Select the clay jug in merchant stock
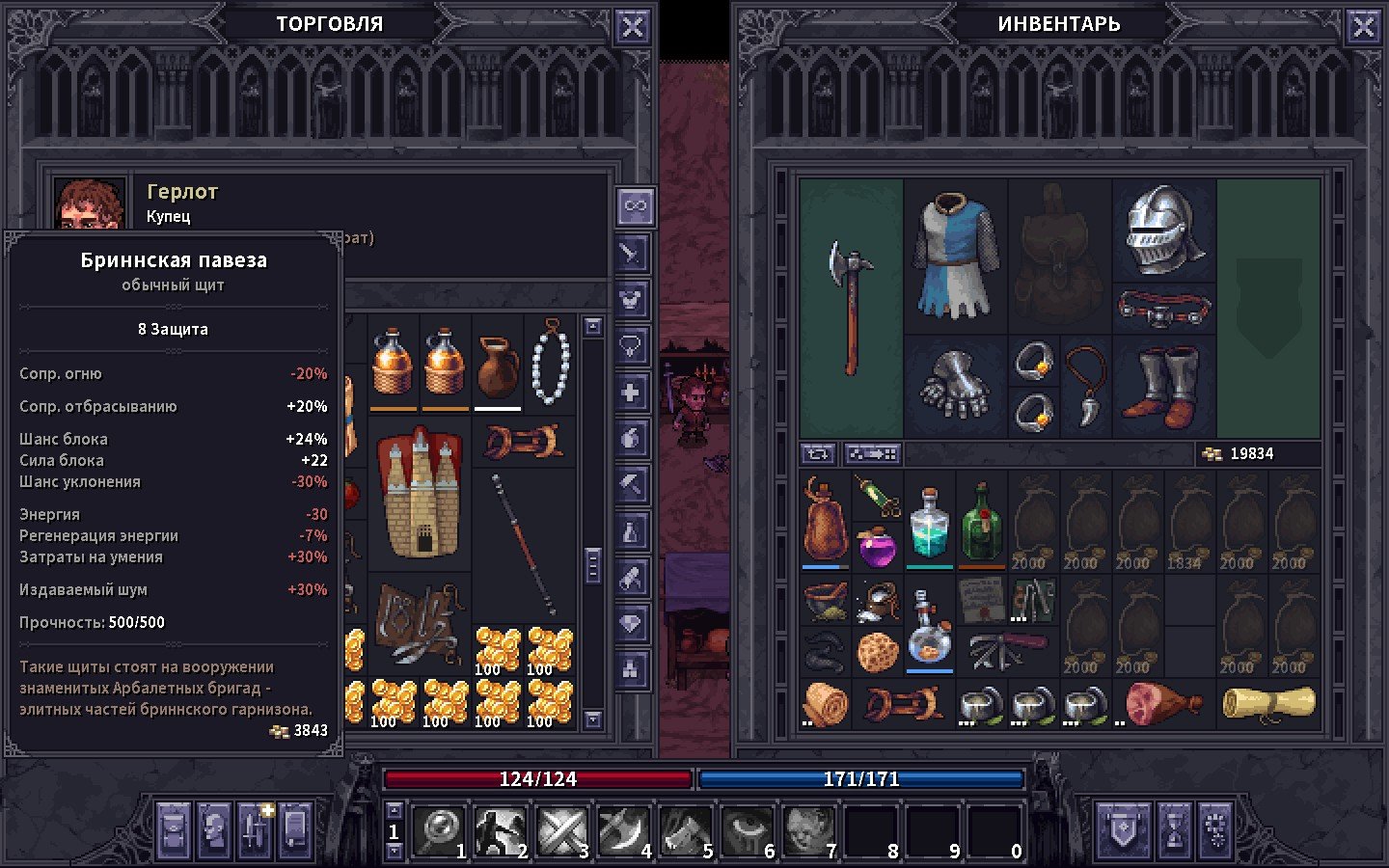The width and height of the screenshot is (1389, 868). point(498,365)
